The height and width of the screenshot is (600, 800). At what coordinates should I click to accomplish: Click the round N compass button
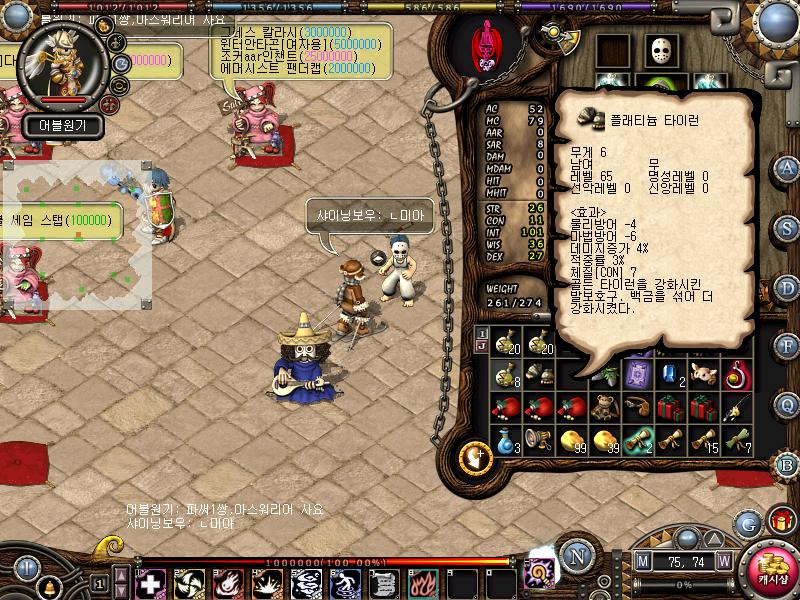pos(575,555)
